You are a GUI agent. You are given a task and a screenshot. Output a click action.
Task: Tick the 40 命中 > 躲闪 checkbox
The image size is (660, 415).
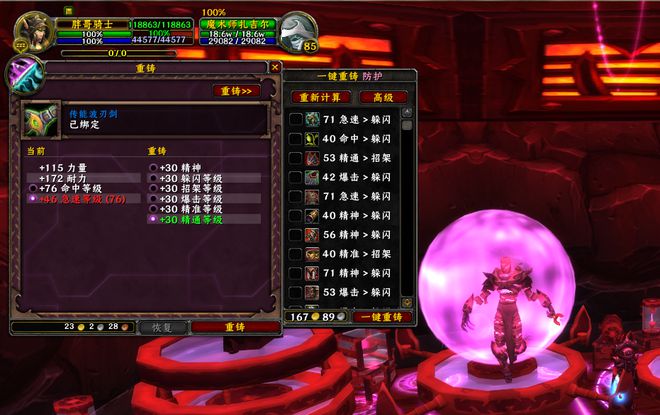click(x=296, y=139)
